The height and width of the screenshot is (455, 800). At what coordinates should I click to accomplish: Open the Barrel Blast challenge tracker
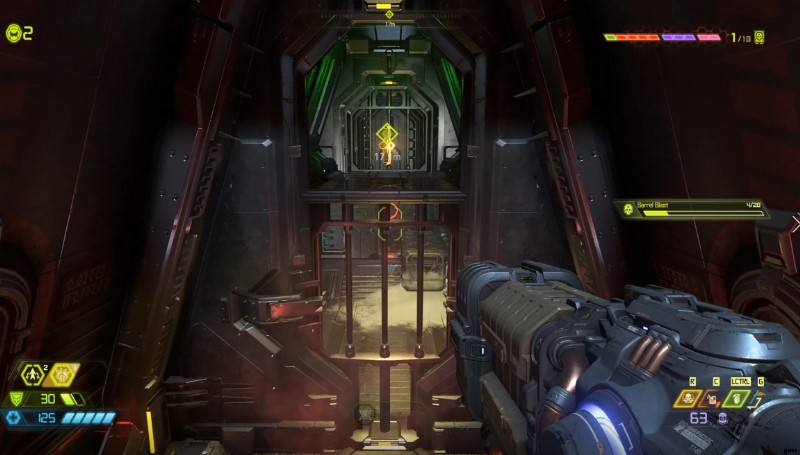[692, 209]
